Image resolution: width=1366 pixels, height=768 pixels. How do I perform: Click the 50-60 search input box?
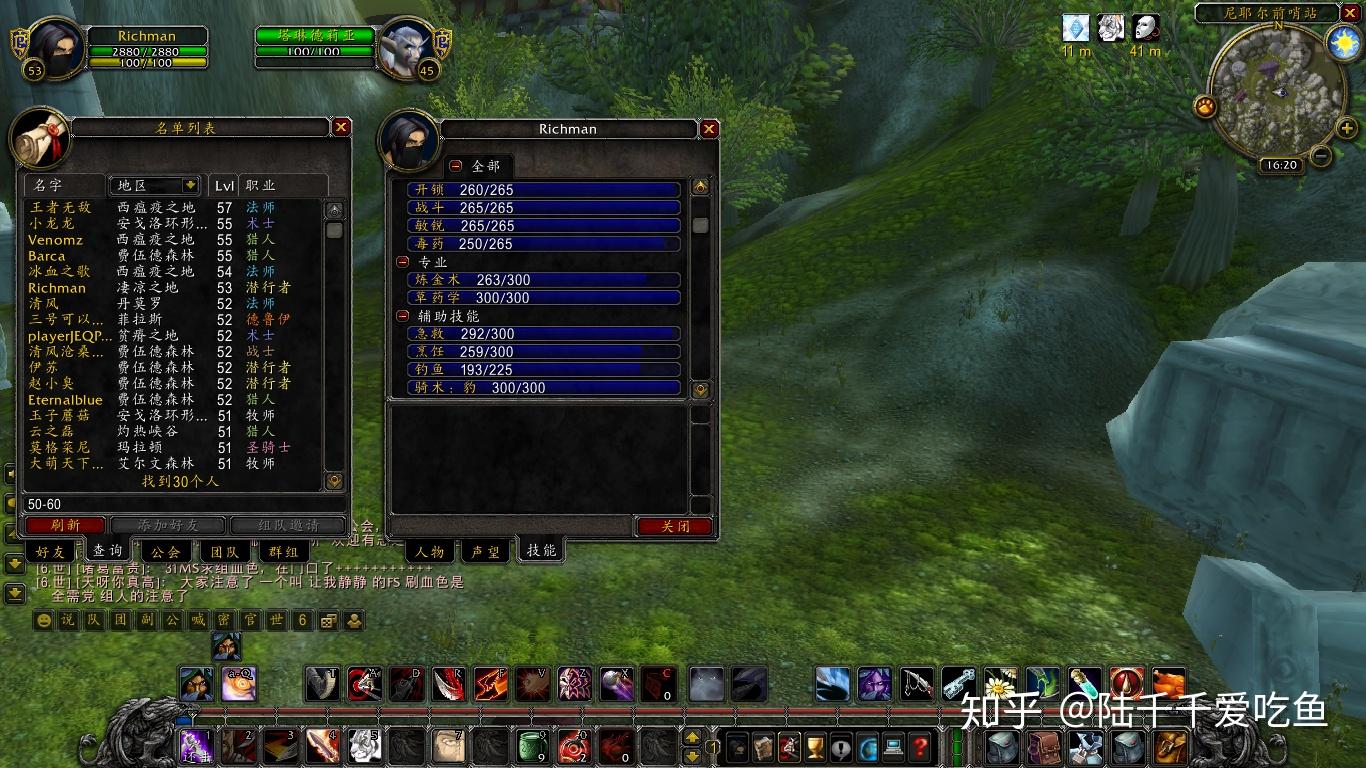(180, 504)
